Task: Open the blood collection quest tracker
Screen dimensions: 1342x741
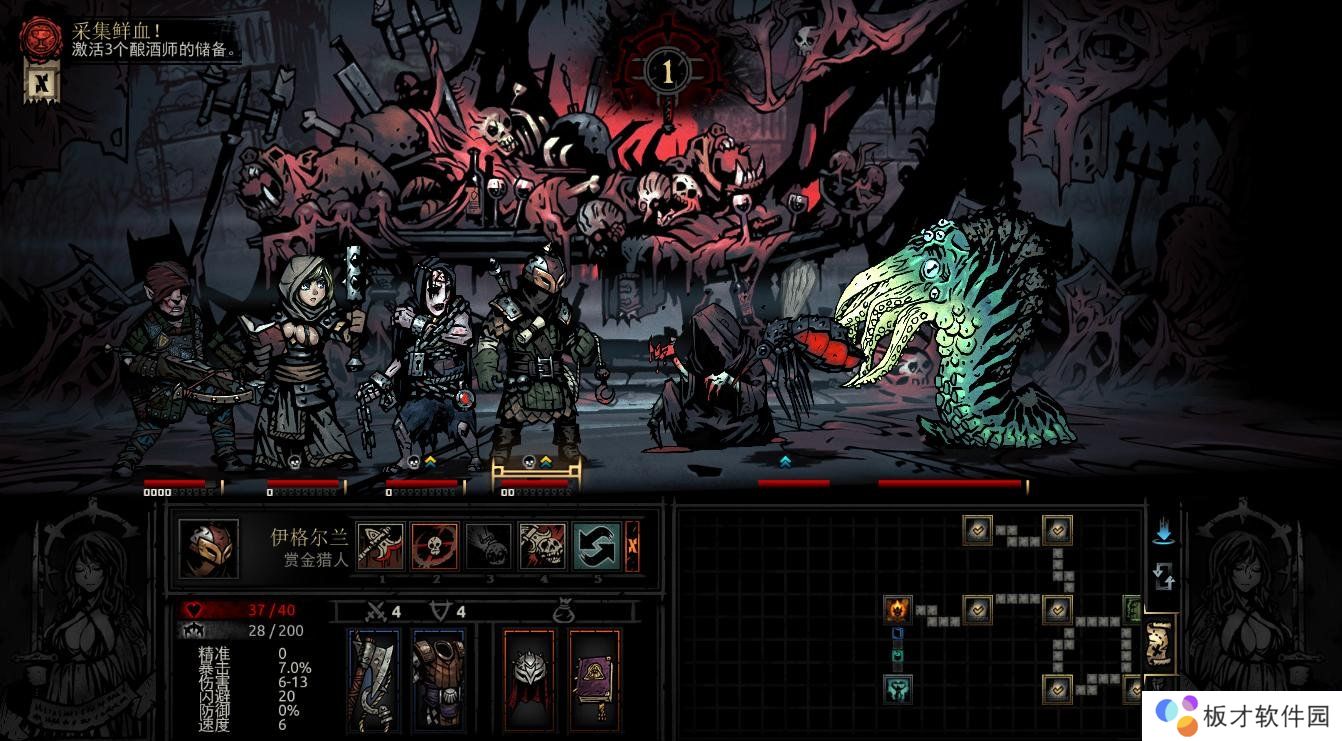Action: click(42, 37)
